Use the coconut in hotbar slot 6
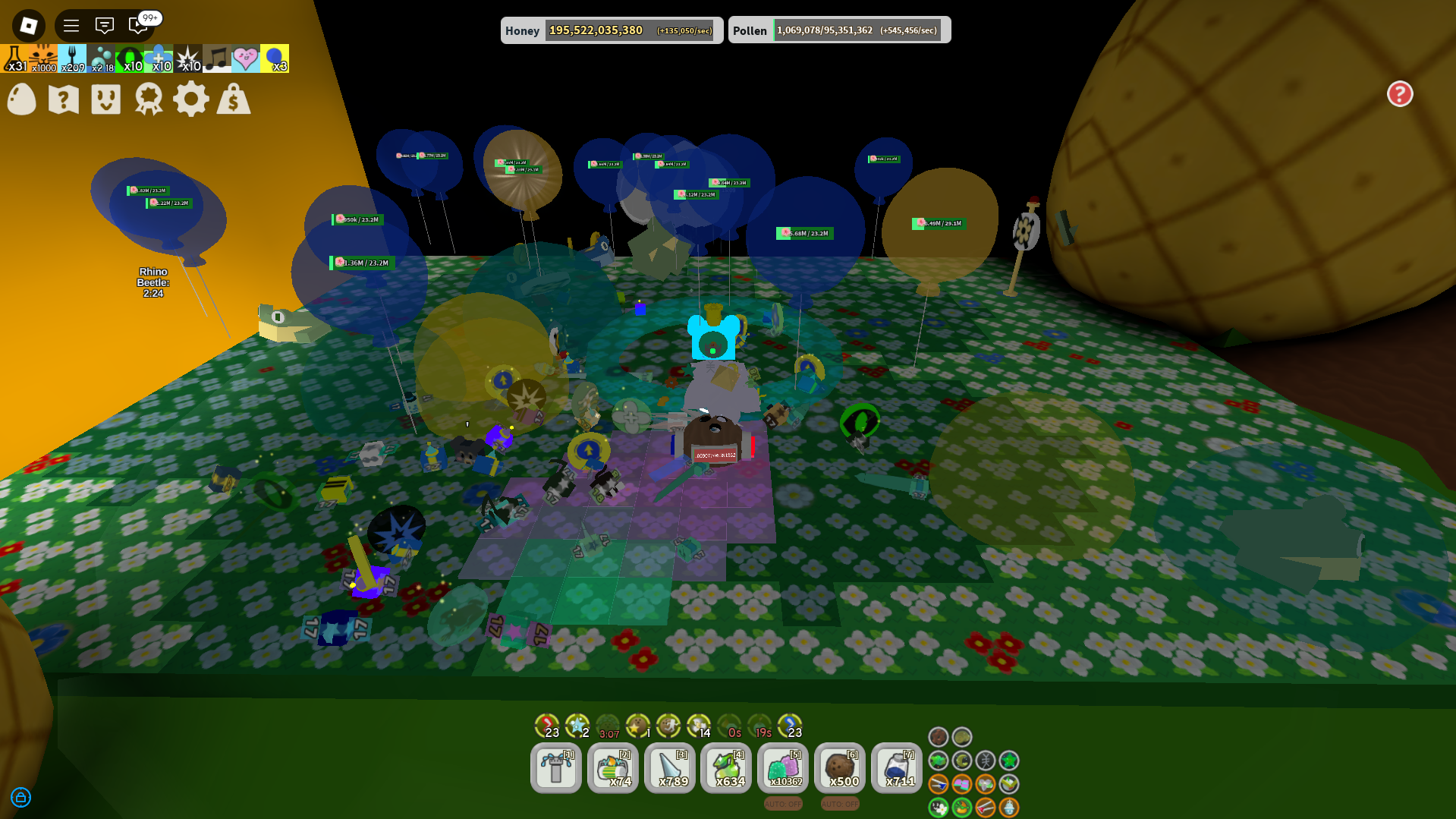This screenshot has width=1456, height=819. click(x=839, y=768)
